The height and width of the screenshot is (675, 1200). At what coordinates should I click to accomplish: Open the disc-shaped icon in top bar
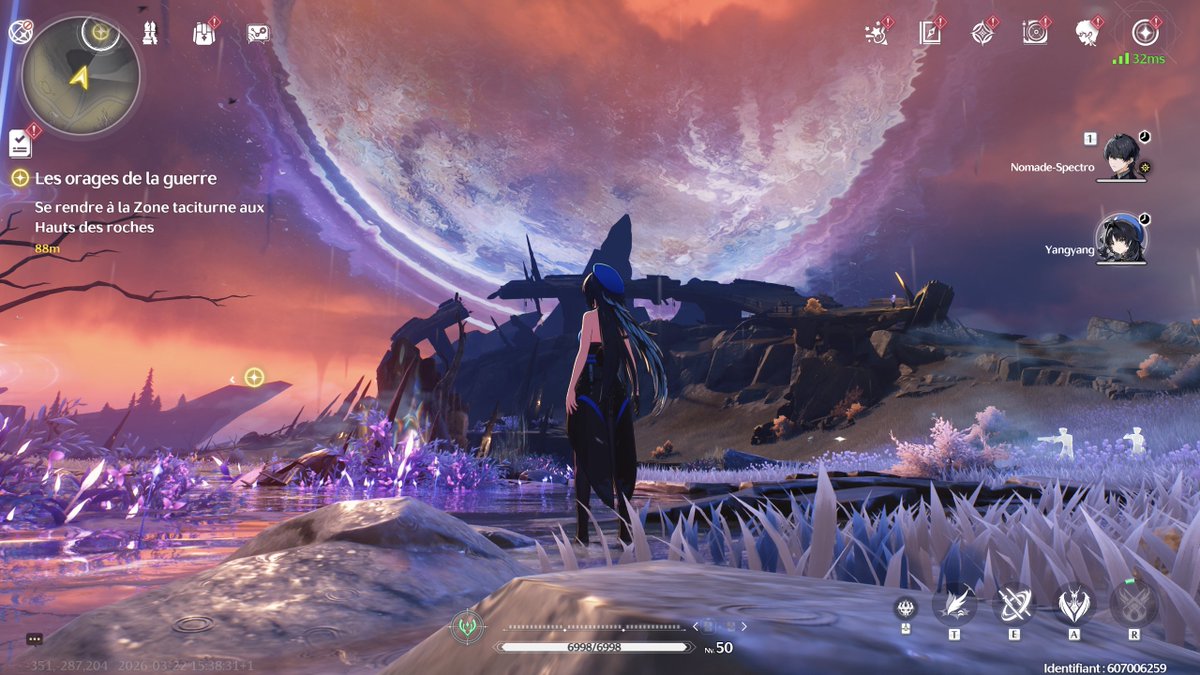[1035, 32]
